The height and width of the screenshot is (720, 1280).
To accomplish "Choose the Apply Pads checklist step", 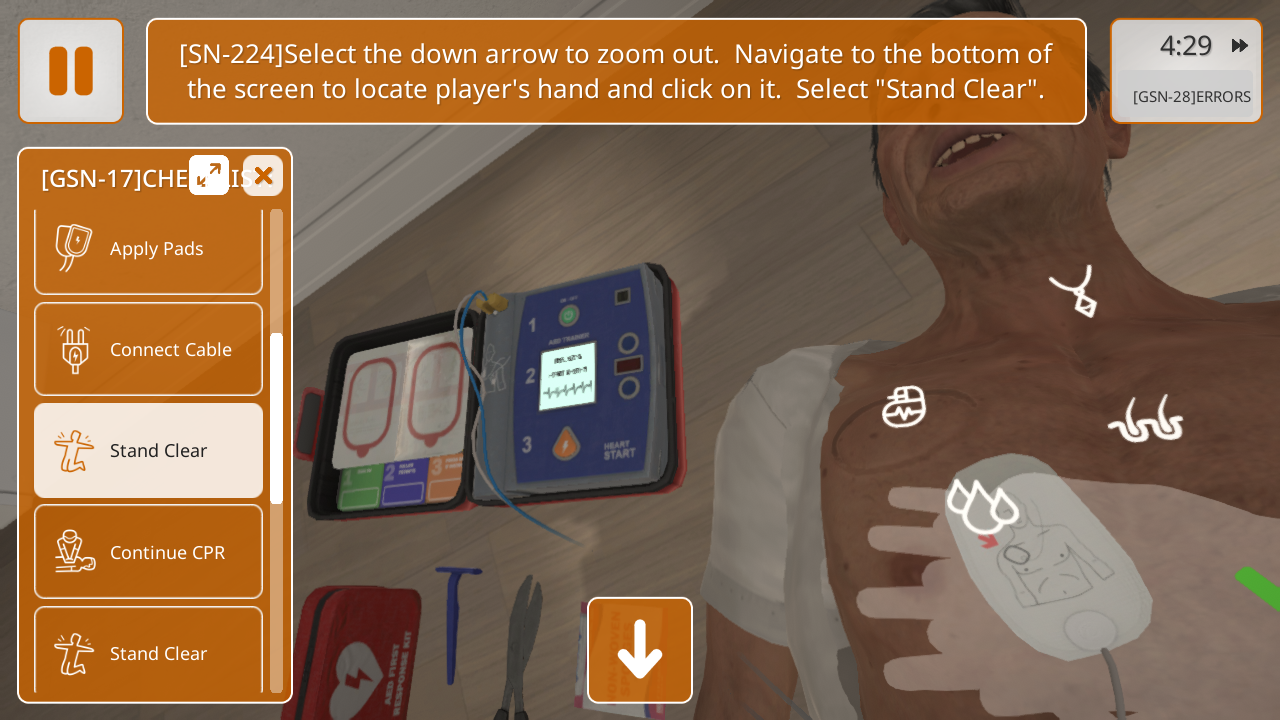I will coord(148,249).
